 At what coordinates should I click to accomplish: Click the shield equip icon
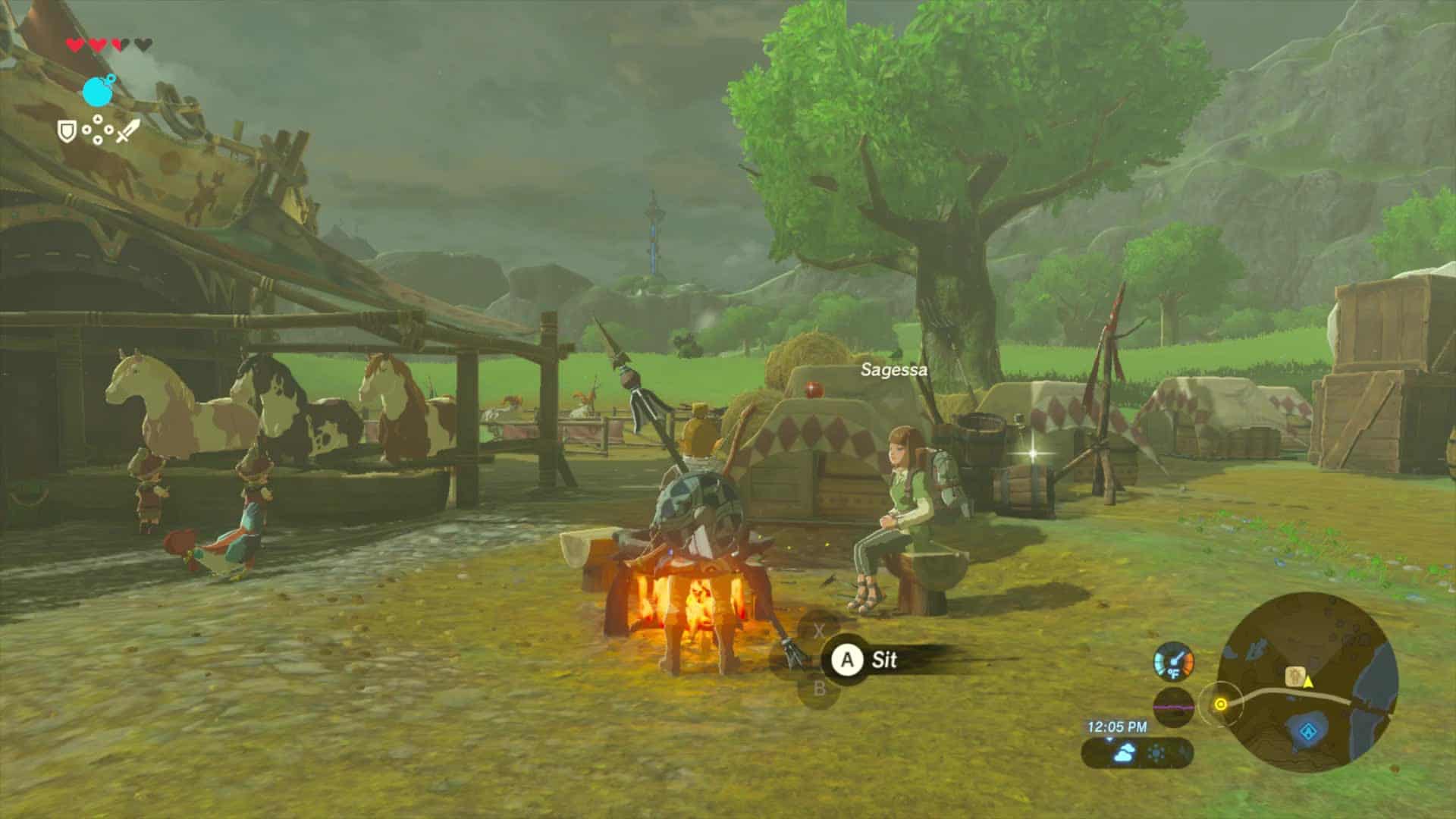coord(67,131)
